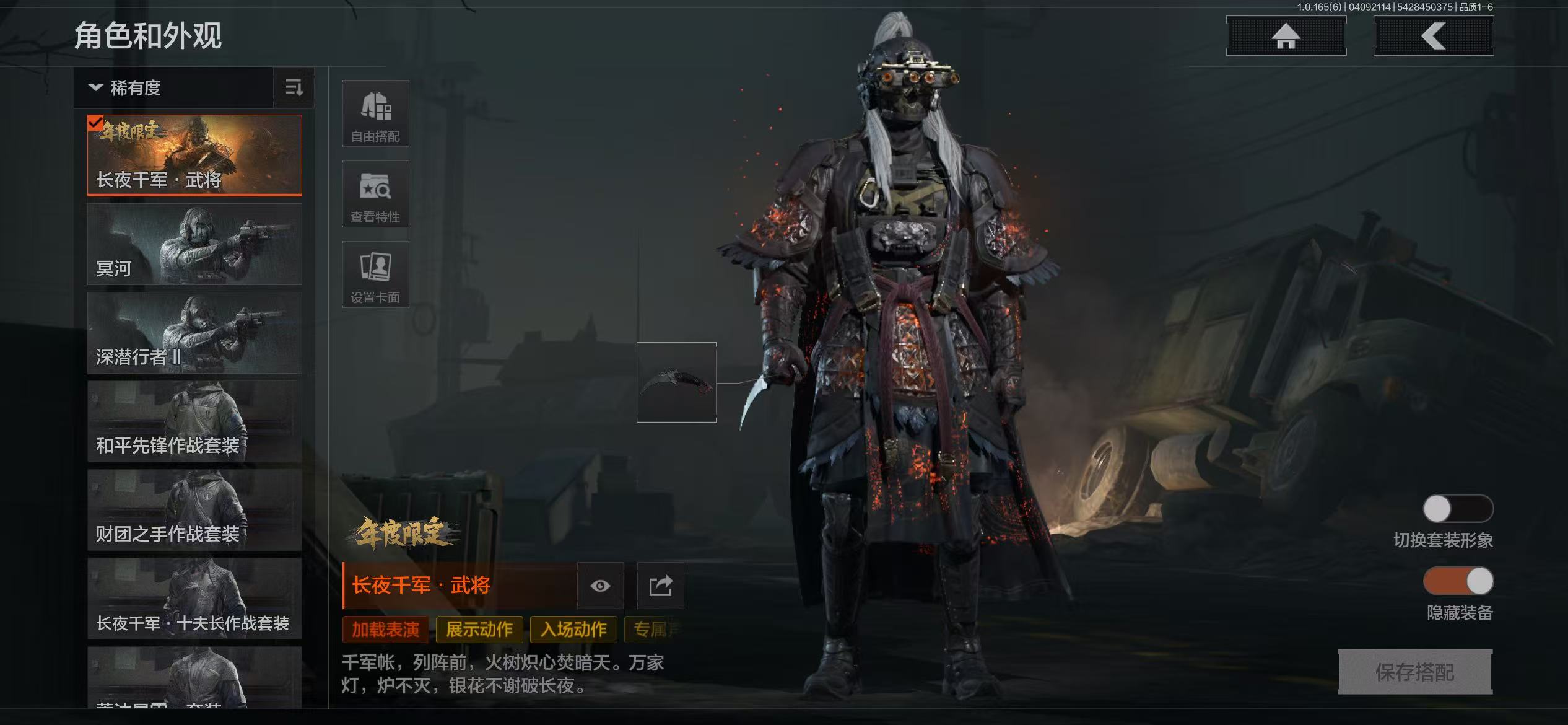Toggle the 隐藏装备 switch
The width and height of the screenshot is (1568, 725).
(x=1458, y=581)
